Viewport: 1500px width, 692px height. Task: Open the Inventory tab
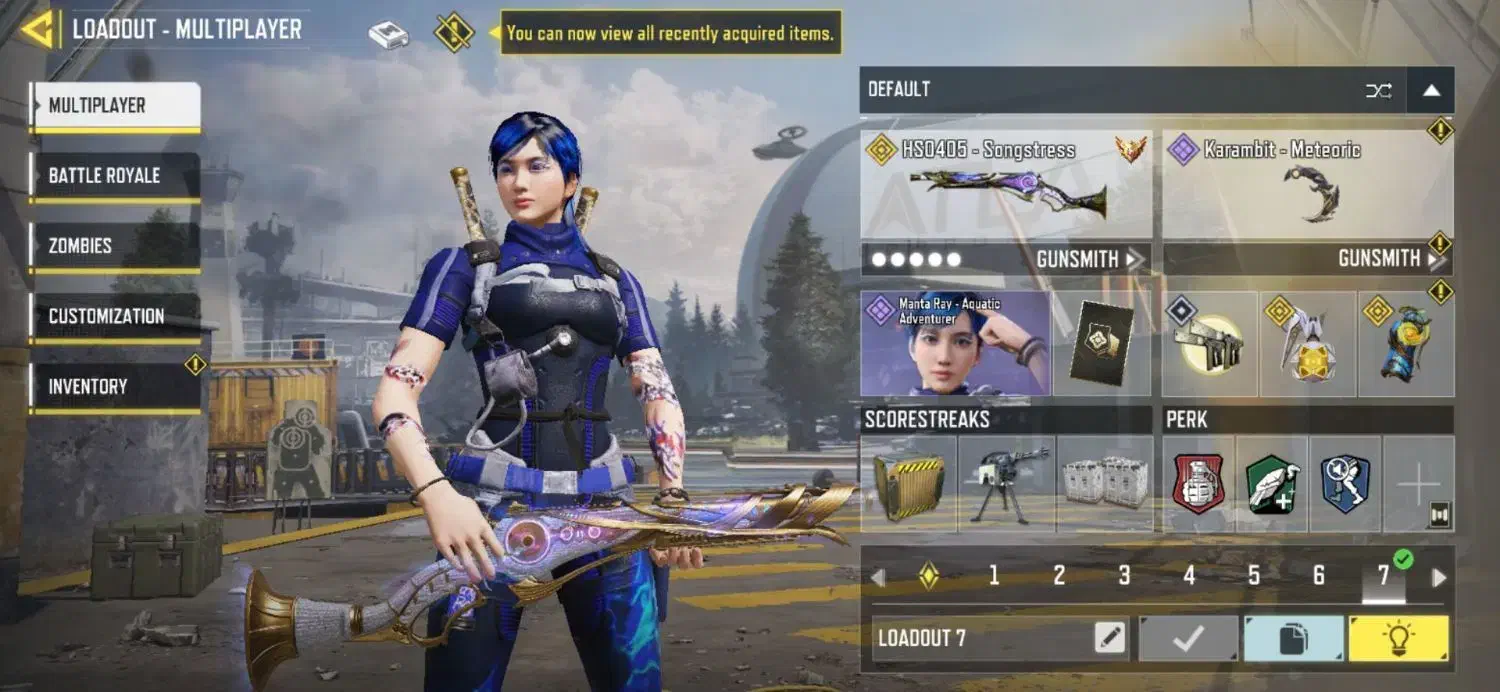coord(115,386)
